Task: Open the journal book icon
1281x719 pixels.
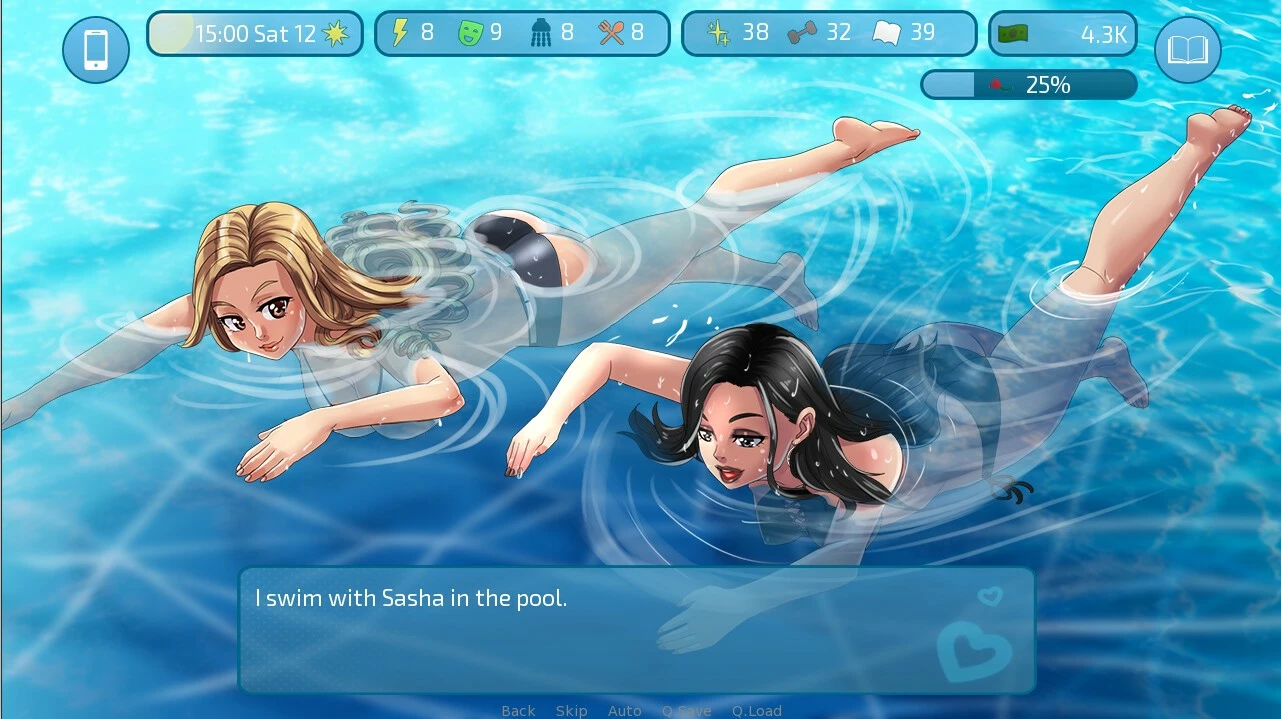Action: point(1187,50)
